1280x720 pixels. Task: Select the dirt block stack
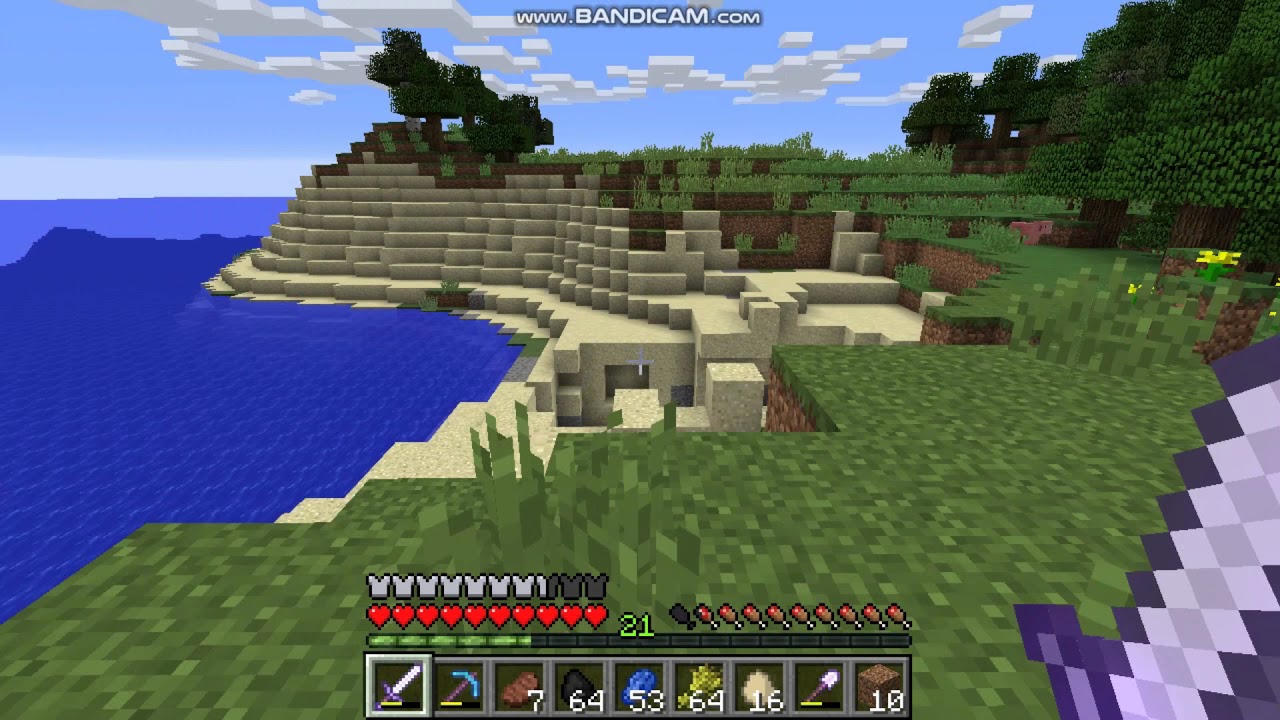coord(879,686)
